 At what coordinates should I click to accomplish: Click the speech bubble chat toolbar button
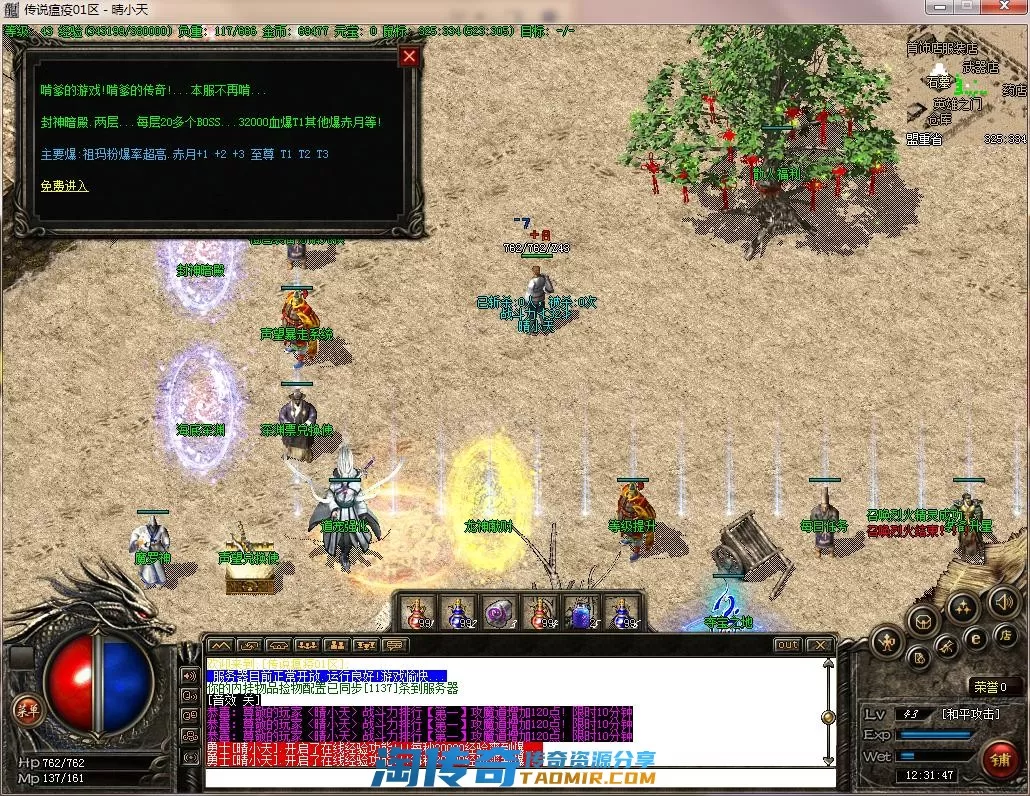pyautogui.click(x=395, y=645)
